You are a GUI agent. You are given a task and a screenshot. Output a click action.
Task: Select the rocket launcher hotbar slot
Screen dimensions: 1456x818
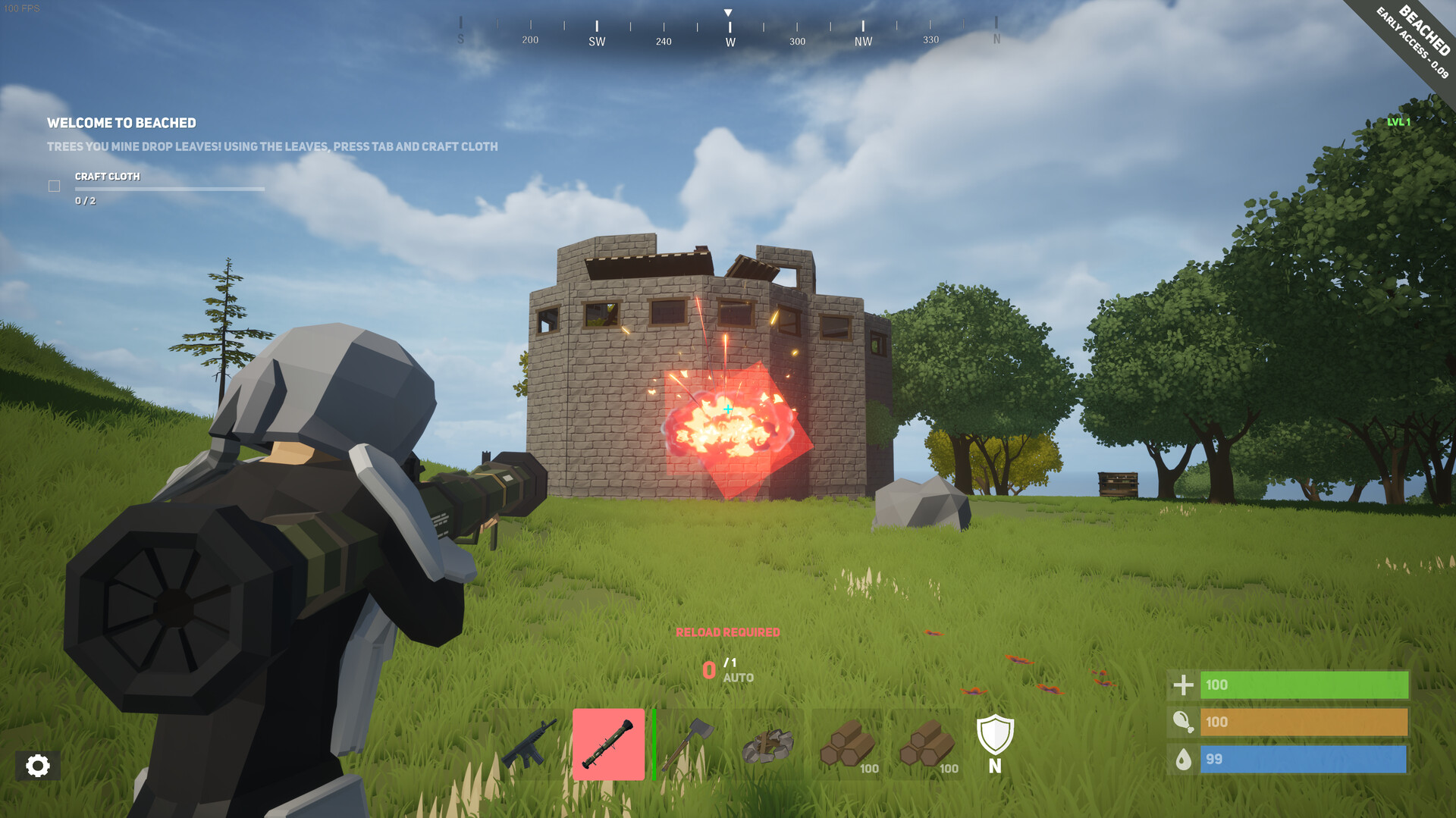(608, 744)
